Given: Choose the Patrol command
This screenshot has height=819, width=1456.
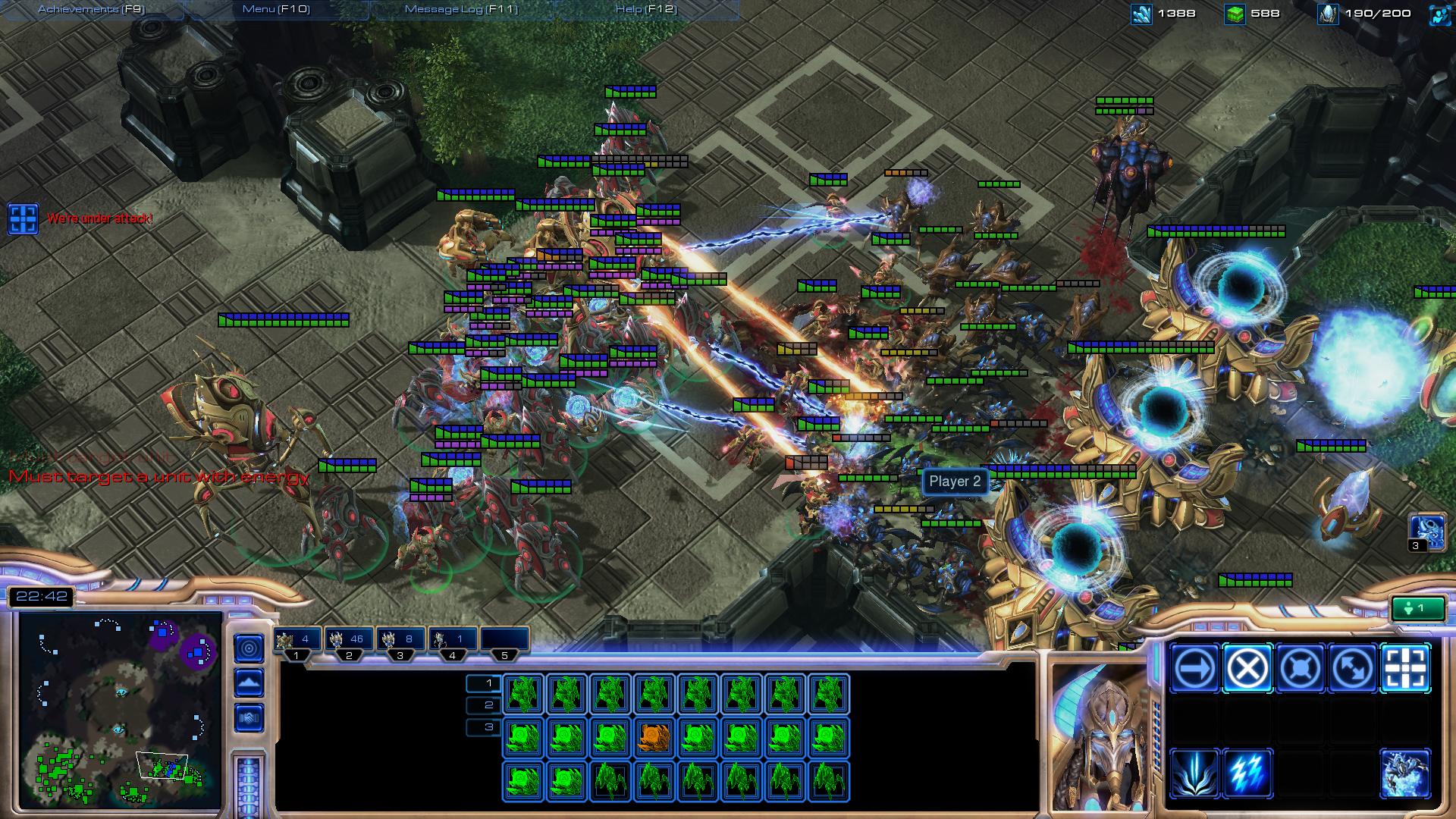Looking at the screenshot, I should click(1353, 668).
